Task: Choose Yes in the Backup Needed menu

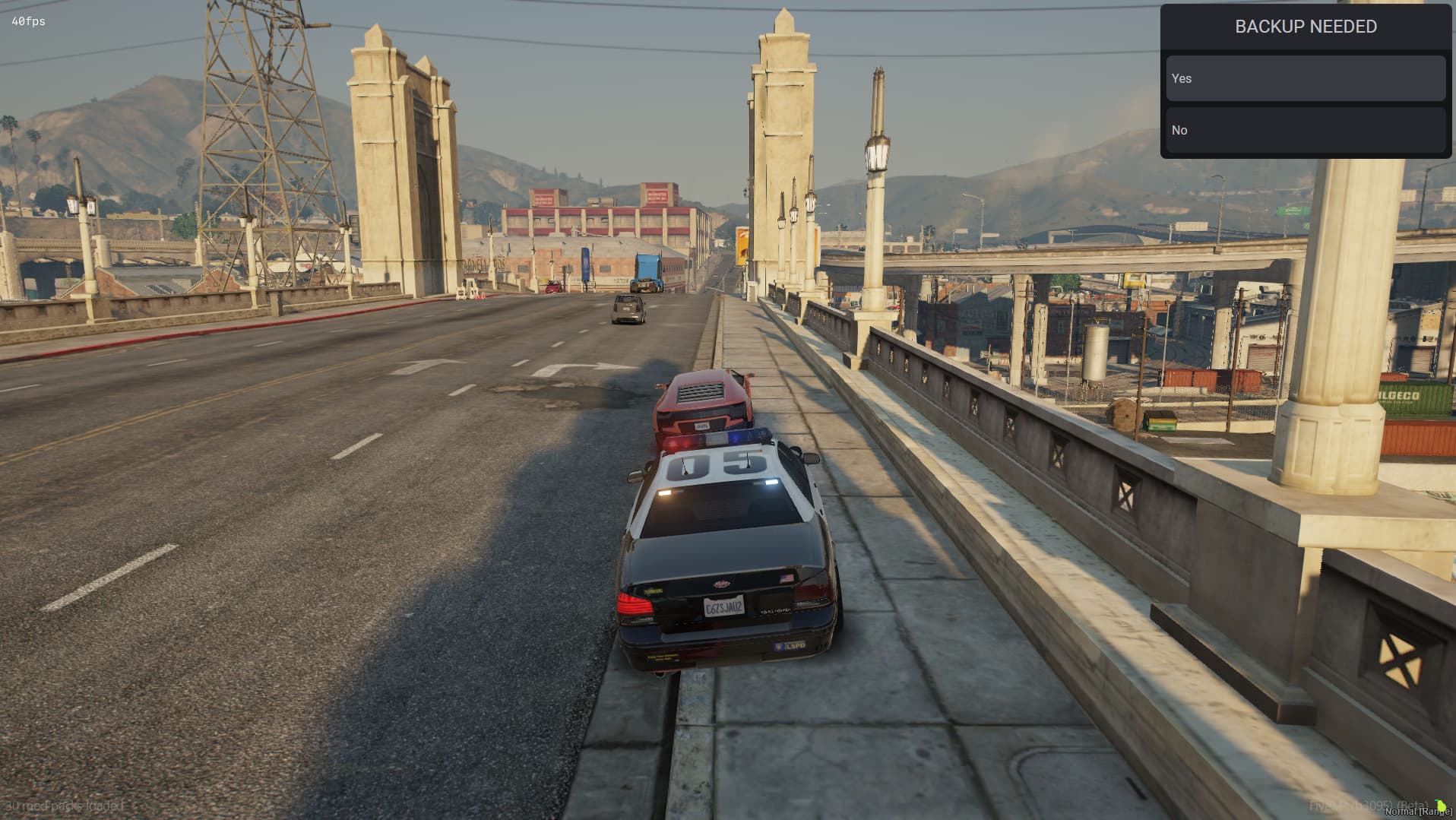Action: [x=1305, y=78]
